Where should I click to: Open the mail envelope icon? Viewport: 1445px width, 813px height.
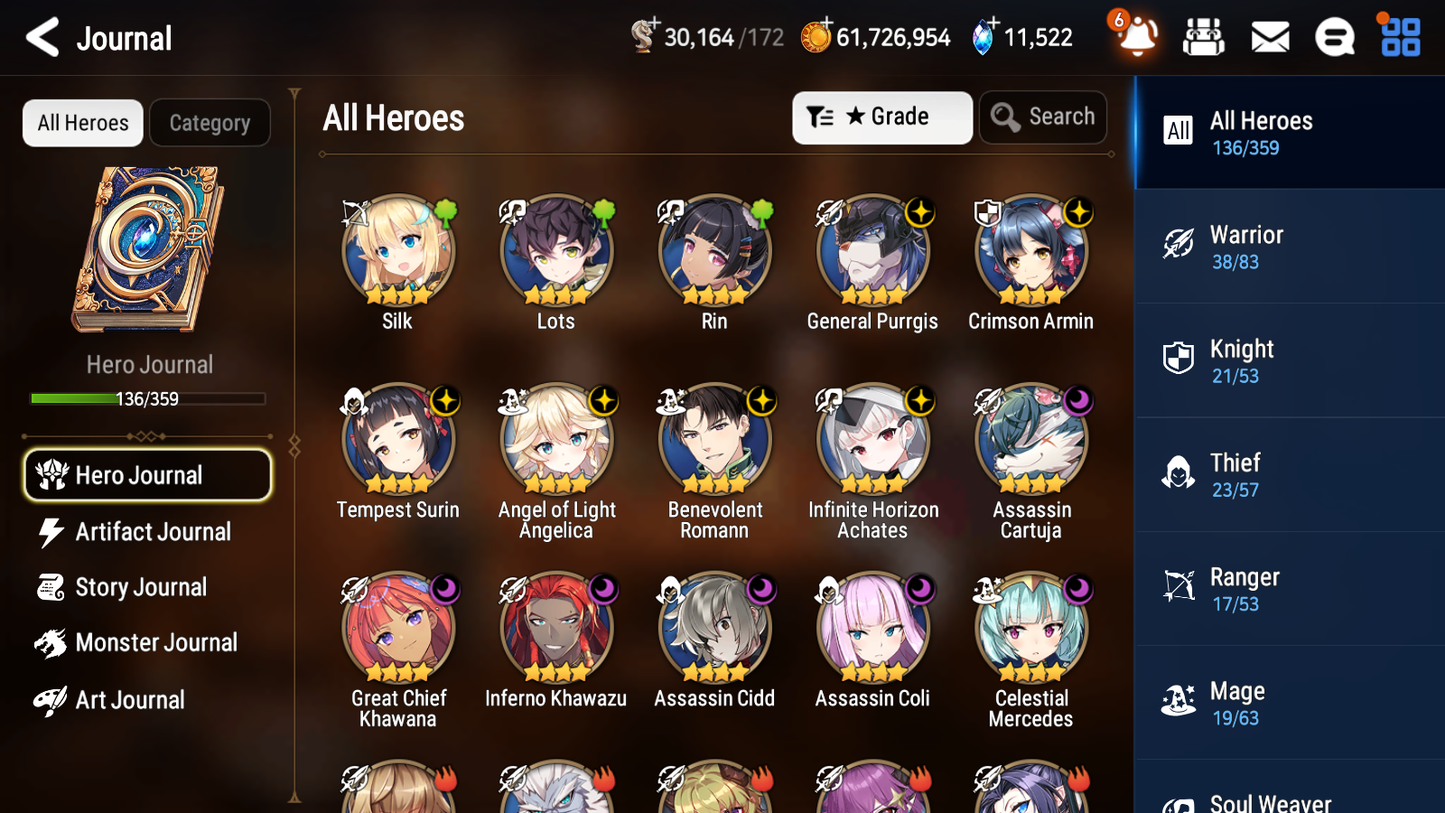pos(1269,36)
